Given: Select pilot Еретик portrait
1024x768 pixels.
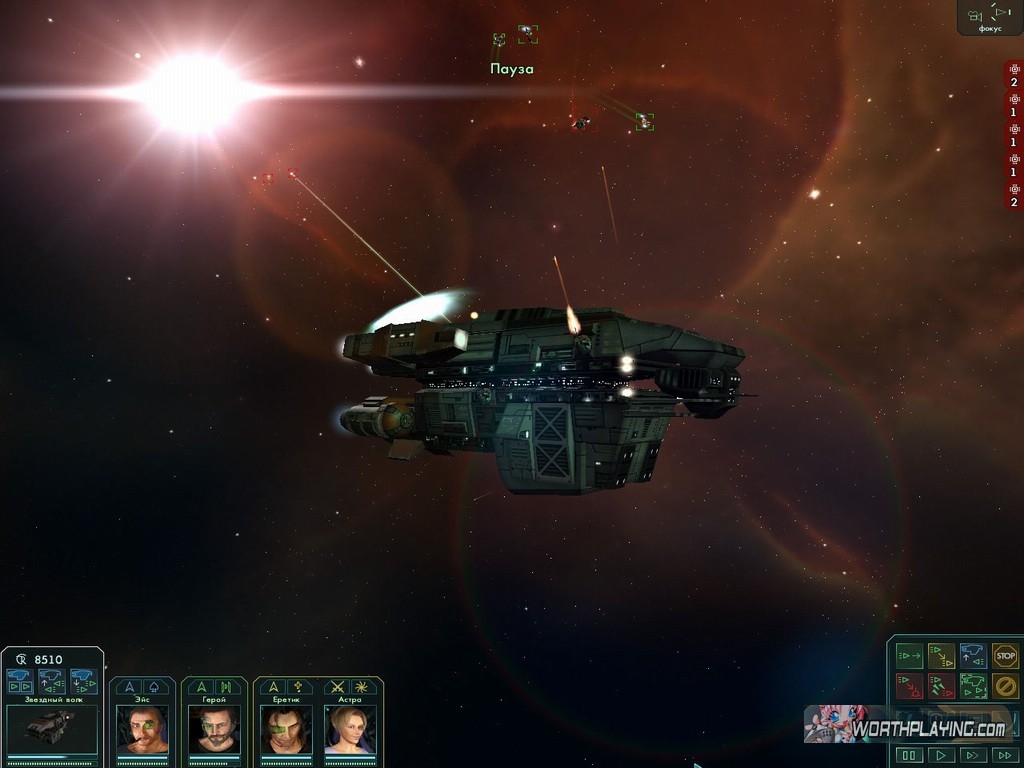Looking at the screenshot, I should coord(286,729).
